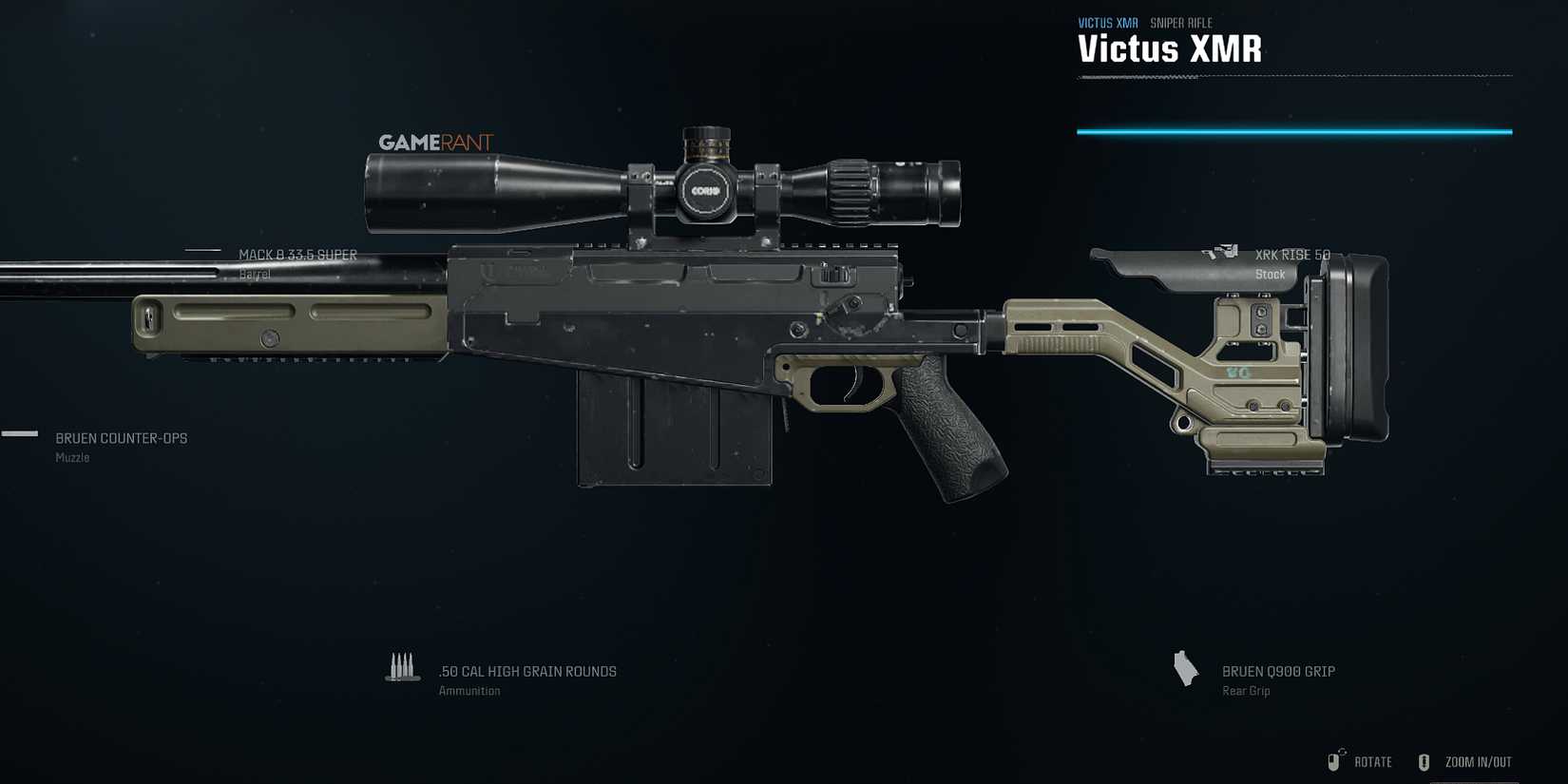Click the rotate mouse icon
The height and width of the screenshot is (784, 1568).
[x=1332, y=760]
